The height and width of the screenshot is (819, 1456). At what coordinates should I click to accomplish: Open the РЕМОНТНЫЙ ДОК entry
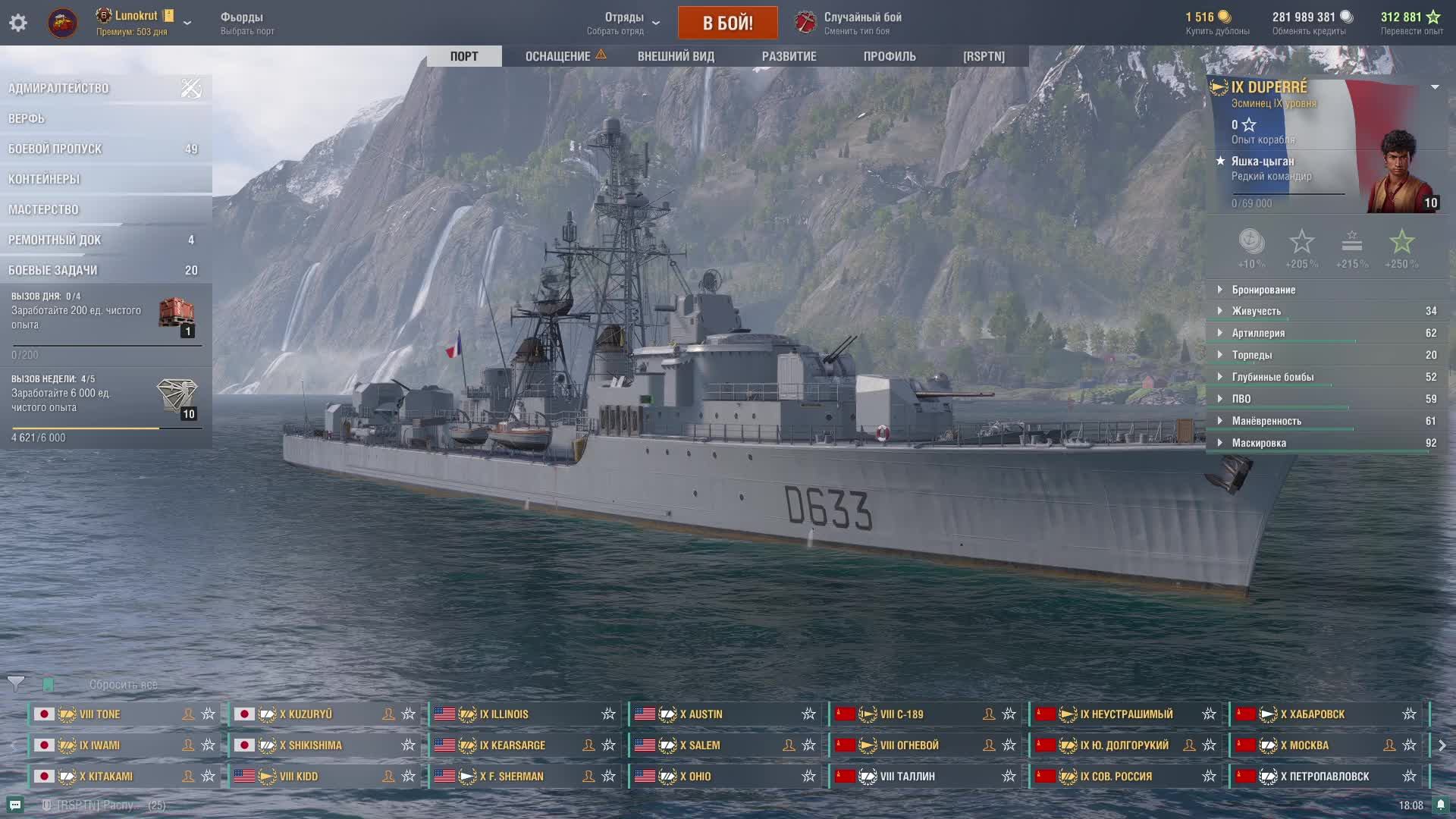55,240
